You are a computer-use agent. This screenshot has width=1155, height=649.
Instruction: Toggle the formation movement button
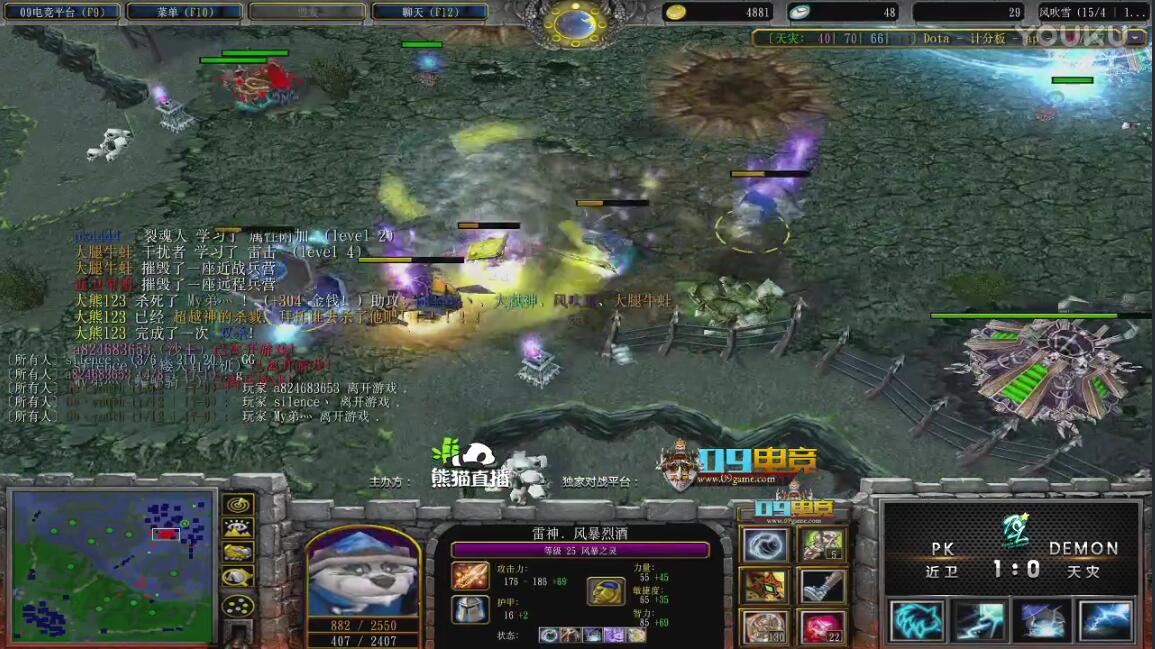click(x=238, y=605)
